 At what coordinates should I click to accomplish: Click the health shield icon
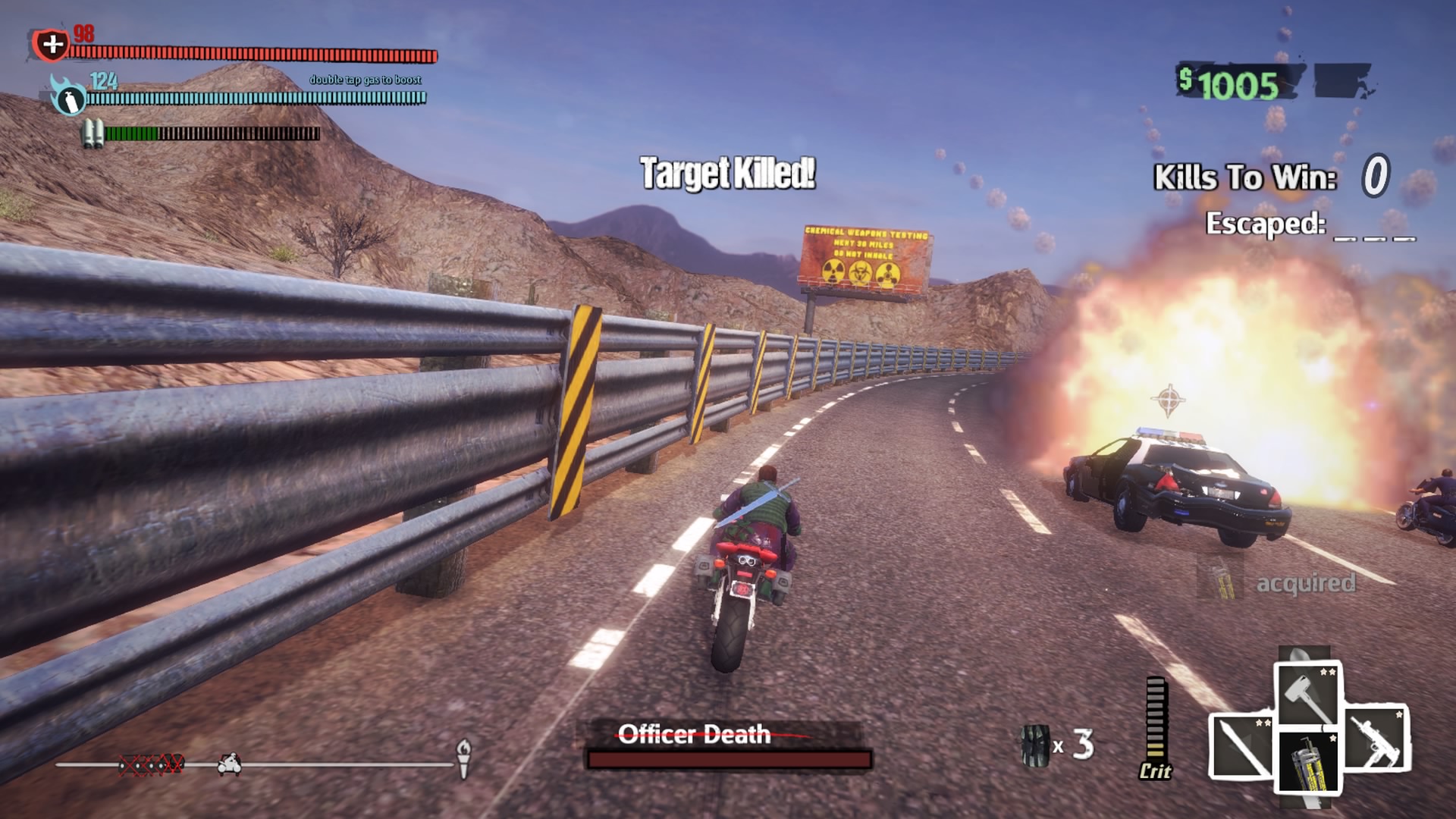(x=52, y=45)
